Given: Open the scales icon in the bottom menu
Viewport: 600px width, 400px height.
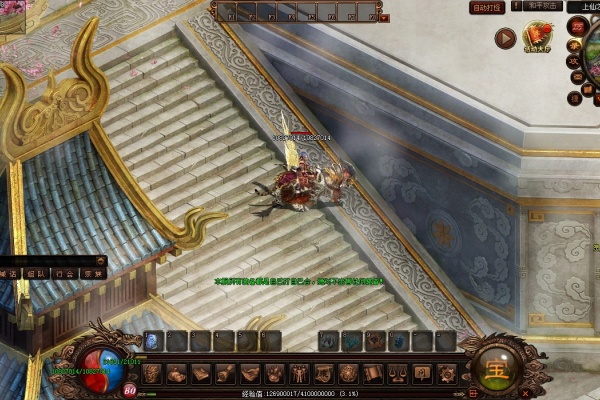Looking at the screenshot, I should click(397, 374).
